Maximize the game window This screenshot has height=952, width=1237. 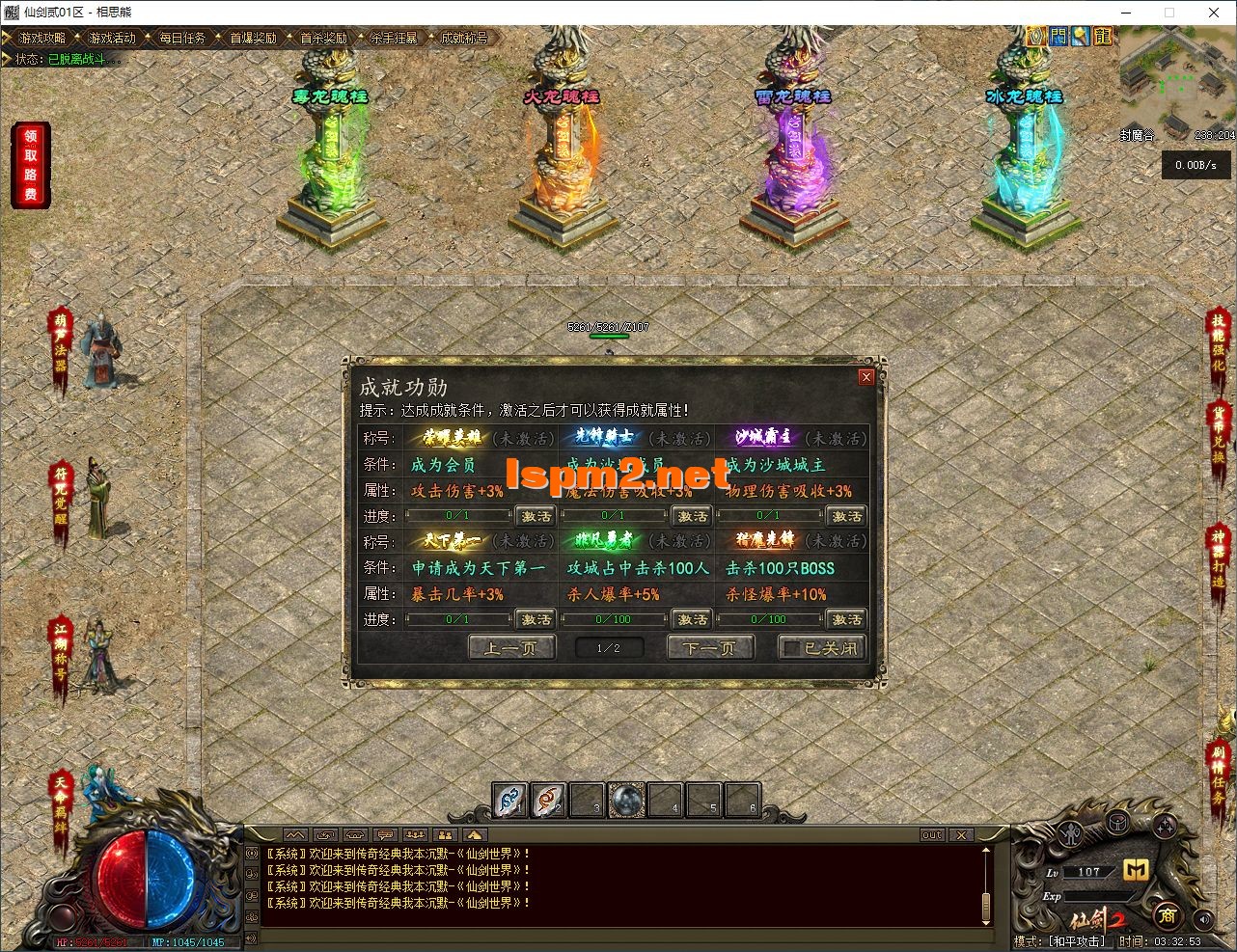1169,13
